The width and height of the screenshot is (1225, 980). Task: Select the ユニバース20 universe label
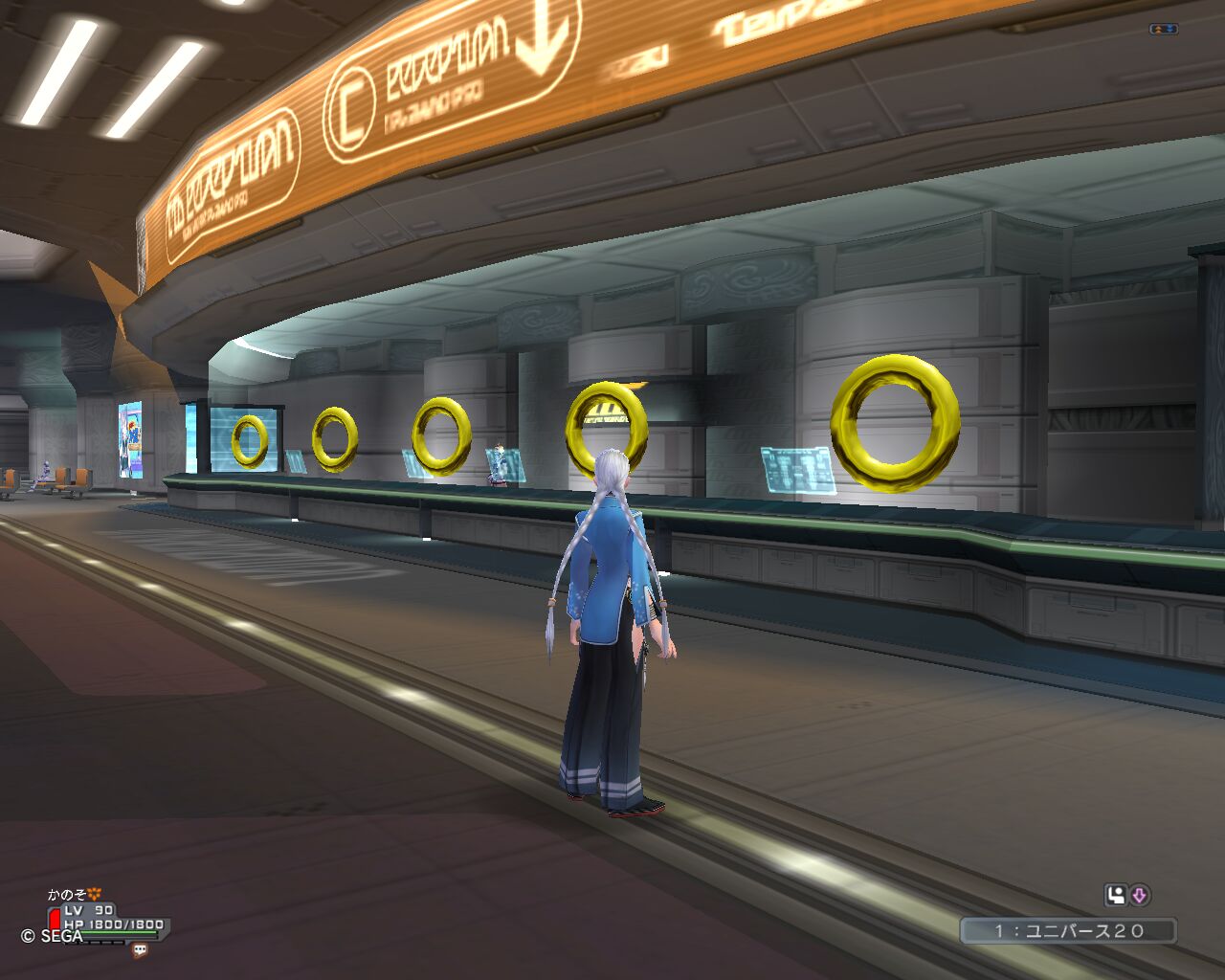tap(1068, 930)
